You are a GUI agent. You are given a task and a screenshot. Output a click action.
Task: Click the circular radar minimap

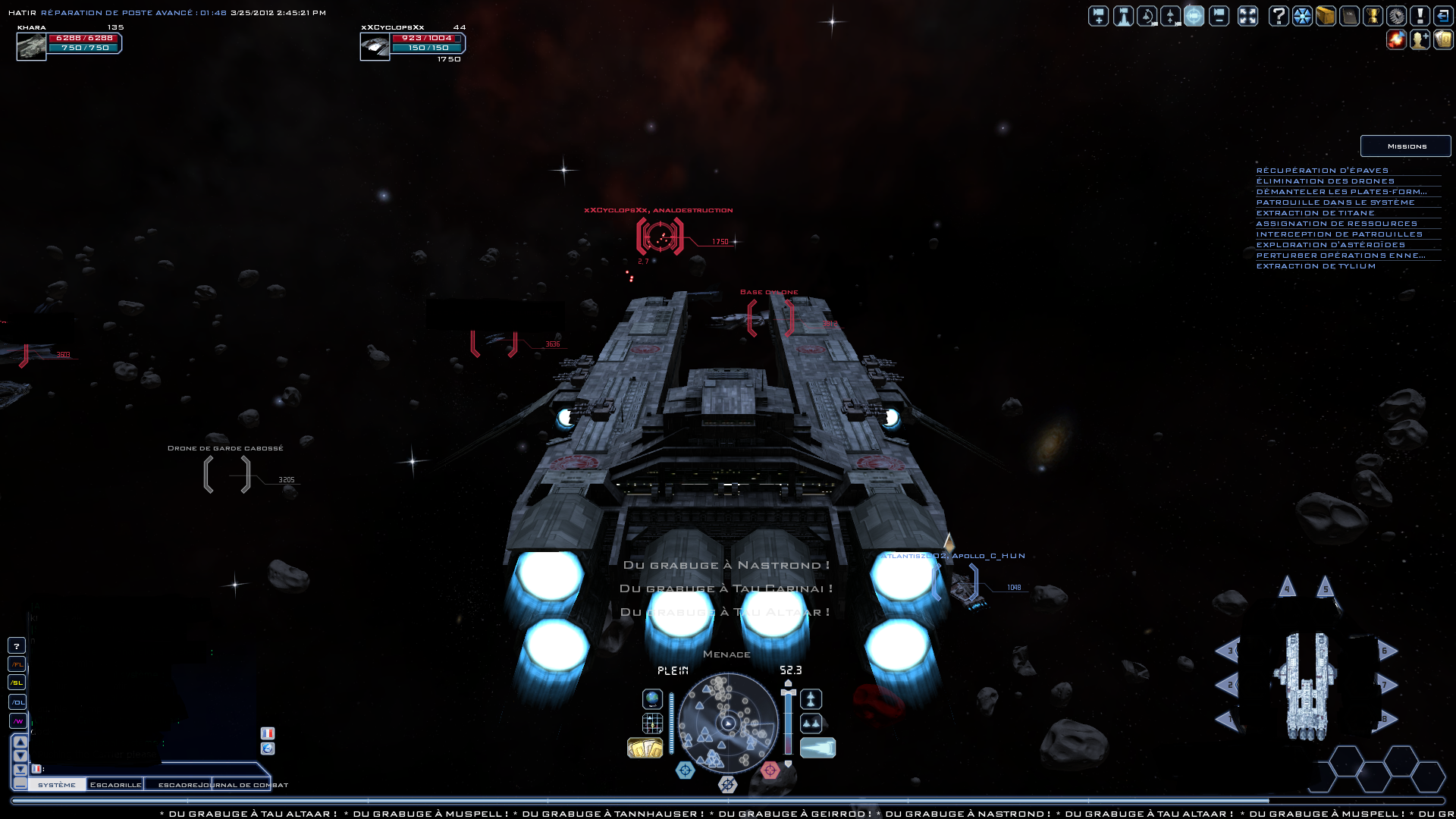coord(728,723)
